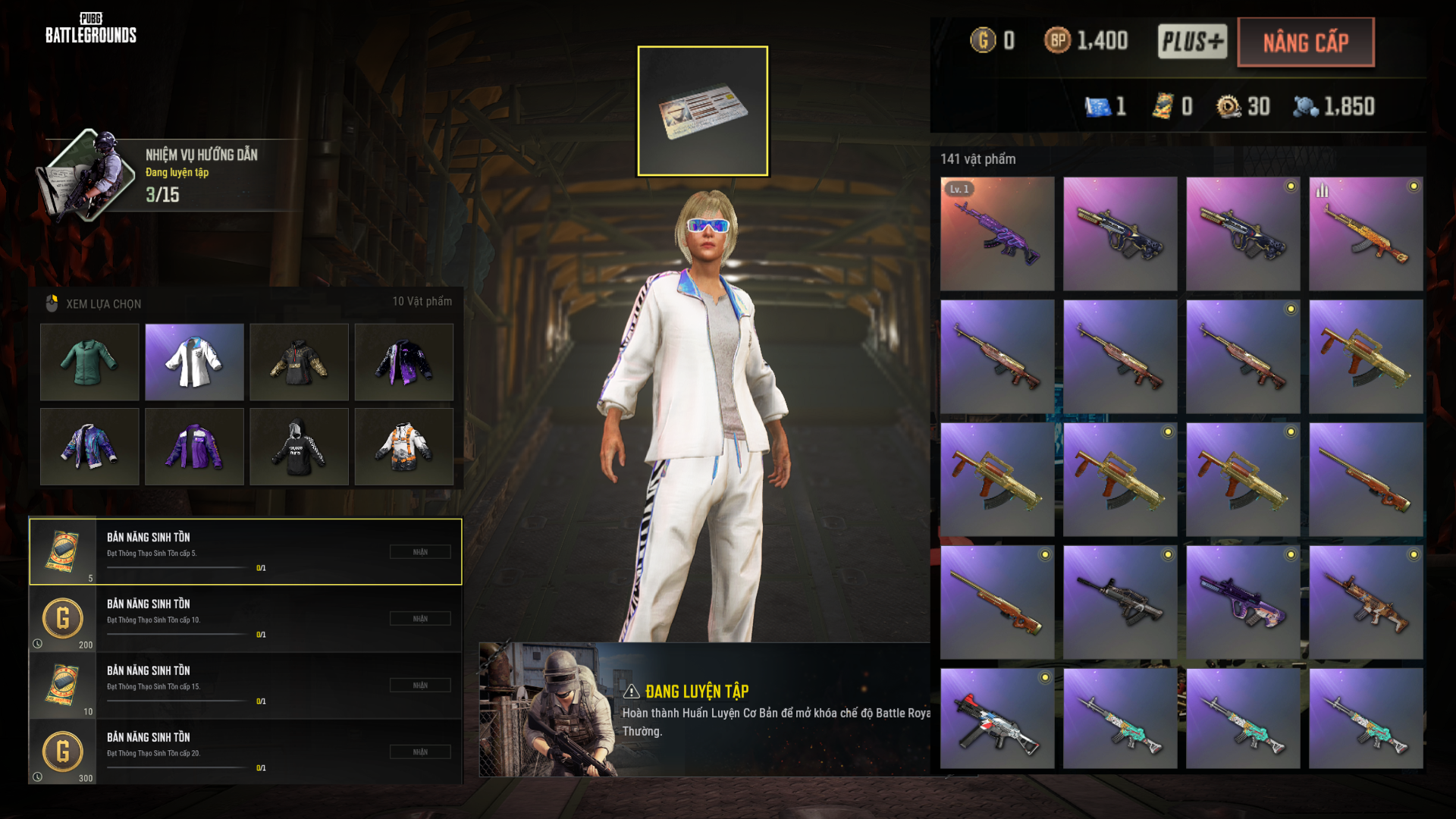Viewport: 1456px width, 819px height.
Task: Click the PLUS+ membership badge
Action: coord(1192,41)
